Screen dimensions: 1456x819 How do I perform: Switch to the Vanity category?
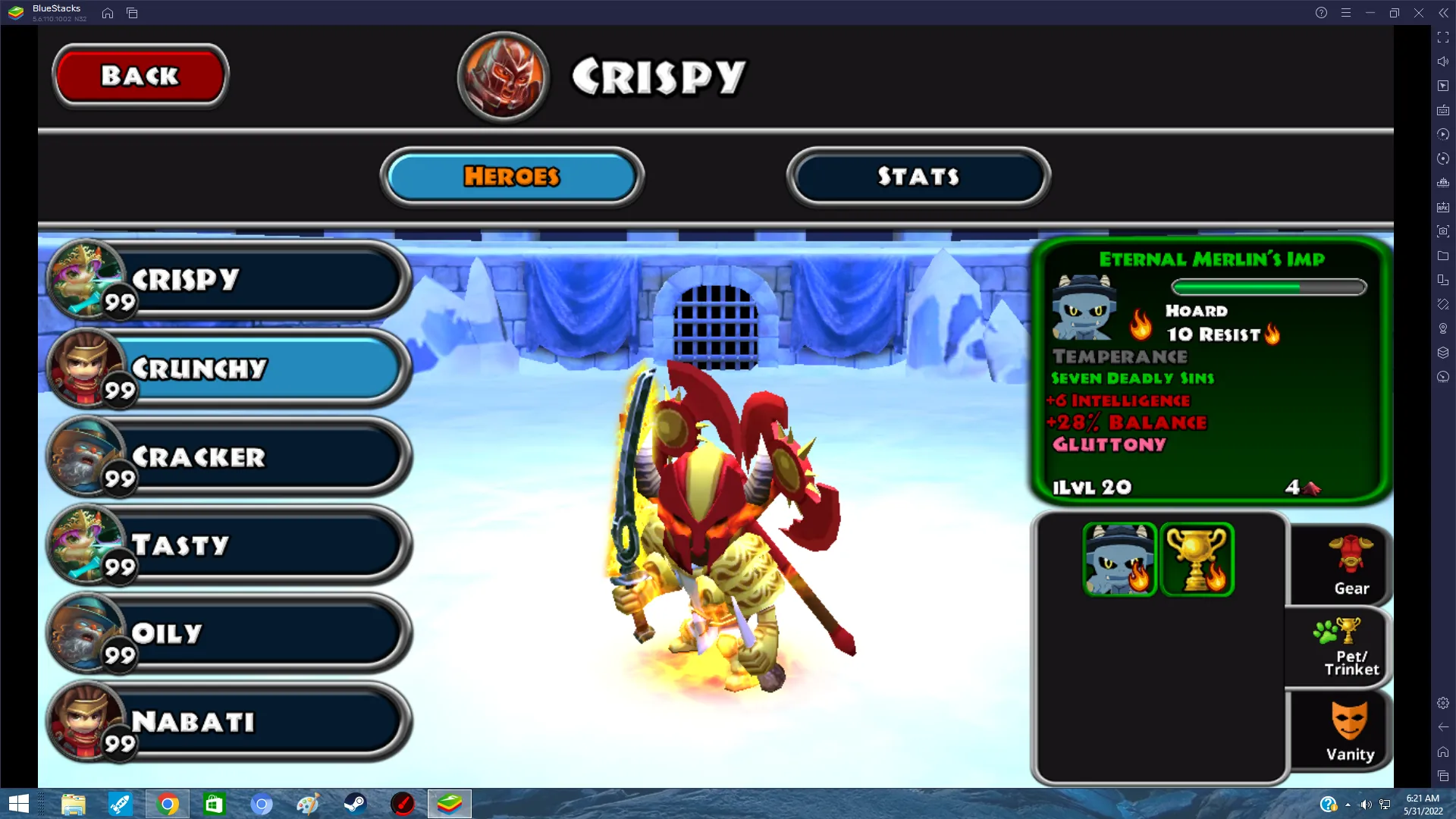1350,731
